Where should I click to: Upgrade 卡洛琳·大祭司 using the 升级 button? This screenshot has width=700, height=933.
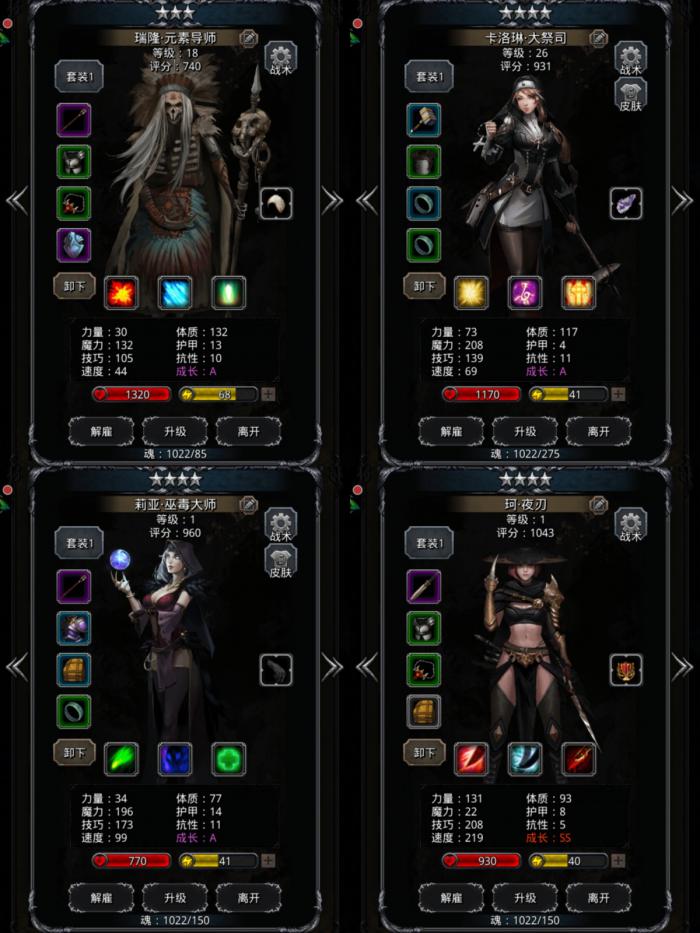[x=525, y=431]
